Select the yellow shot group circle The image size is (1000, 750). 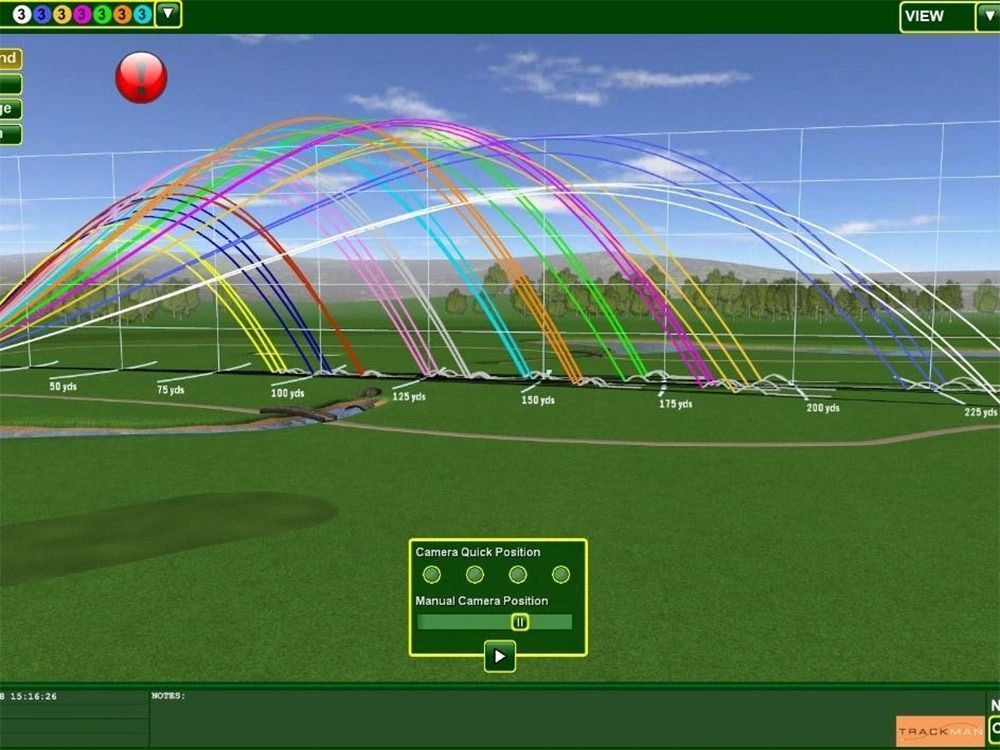click(x=62, y=14)
